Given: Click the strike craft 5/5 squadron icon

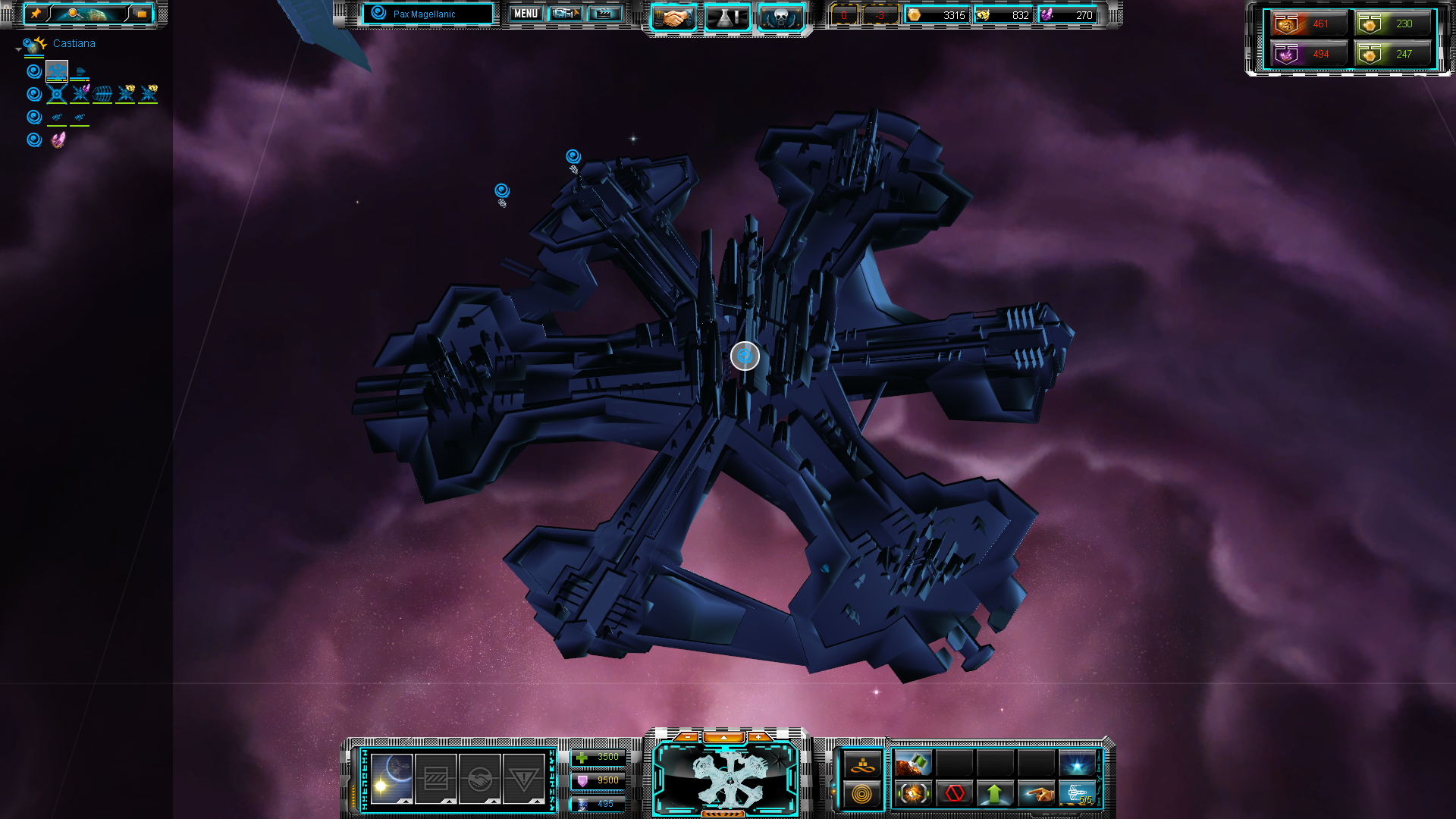Looking at the screenshot, I should (1077, 794).
